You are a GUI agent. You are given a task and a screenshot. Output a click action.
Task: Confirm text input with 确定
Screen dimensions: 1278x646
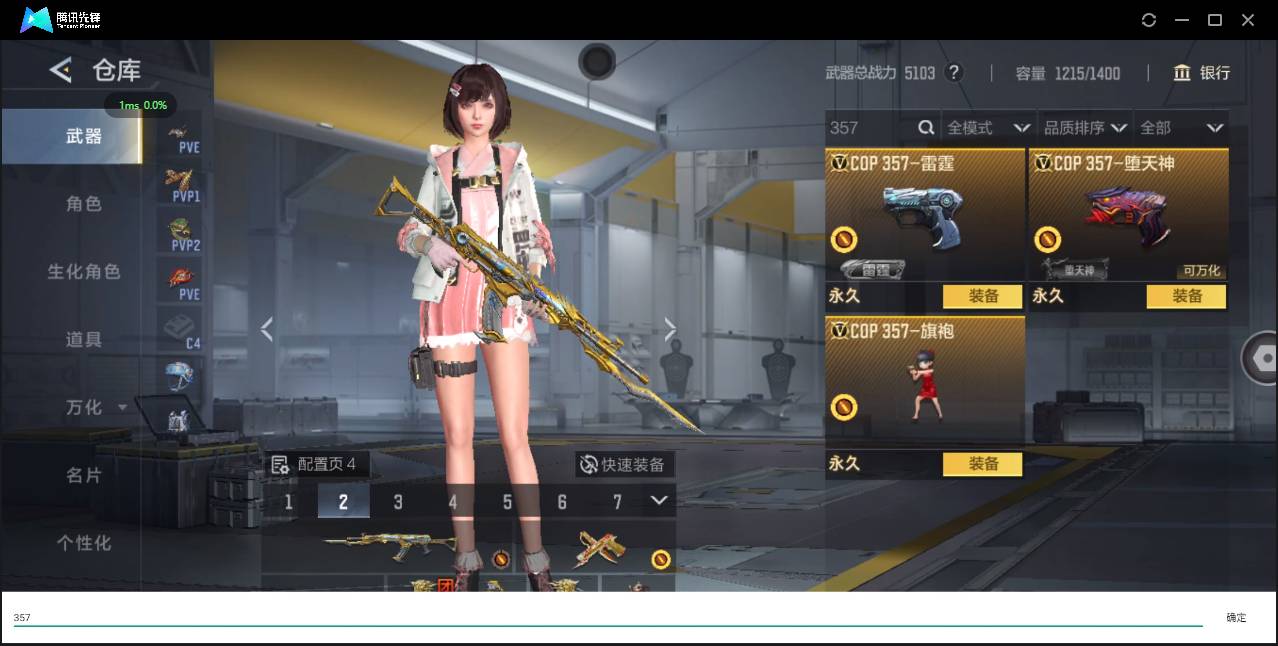click(x=1236, y=618)
